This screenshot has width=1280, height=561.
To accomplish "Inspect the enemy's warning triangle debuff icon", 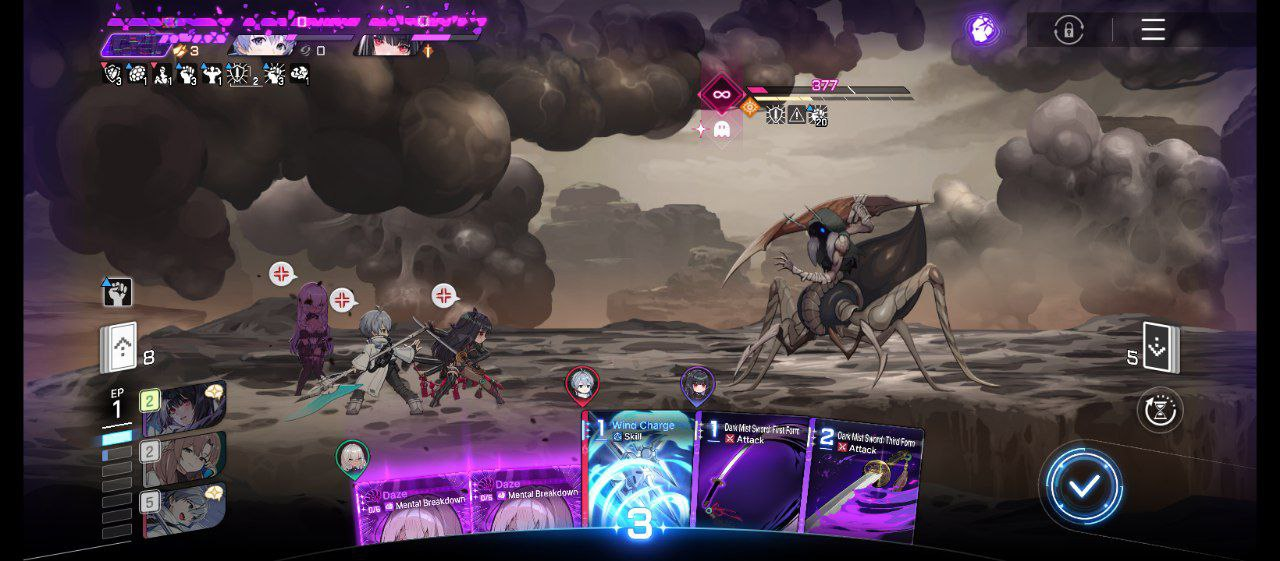I will click(796, 115).
